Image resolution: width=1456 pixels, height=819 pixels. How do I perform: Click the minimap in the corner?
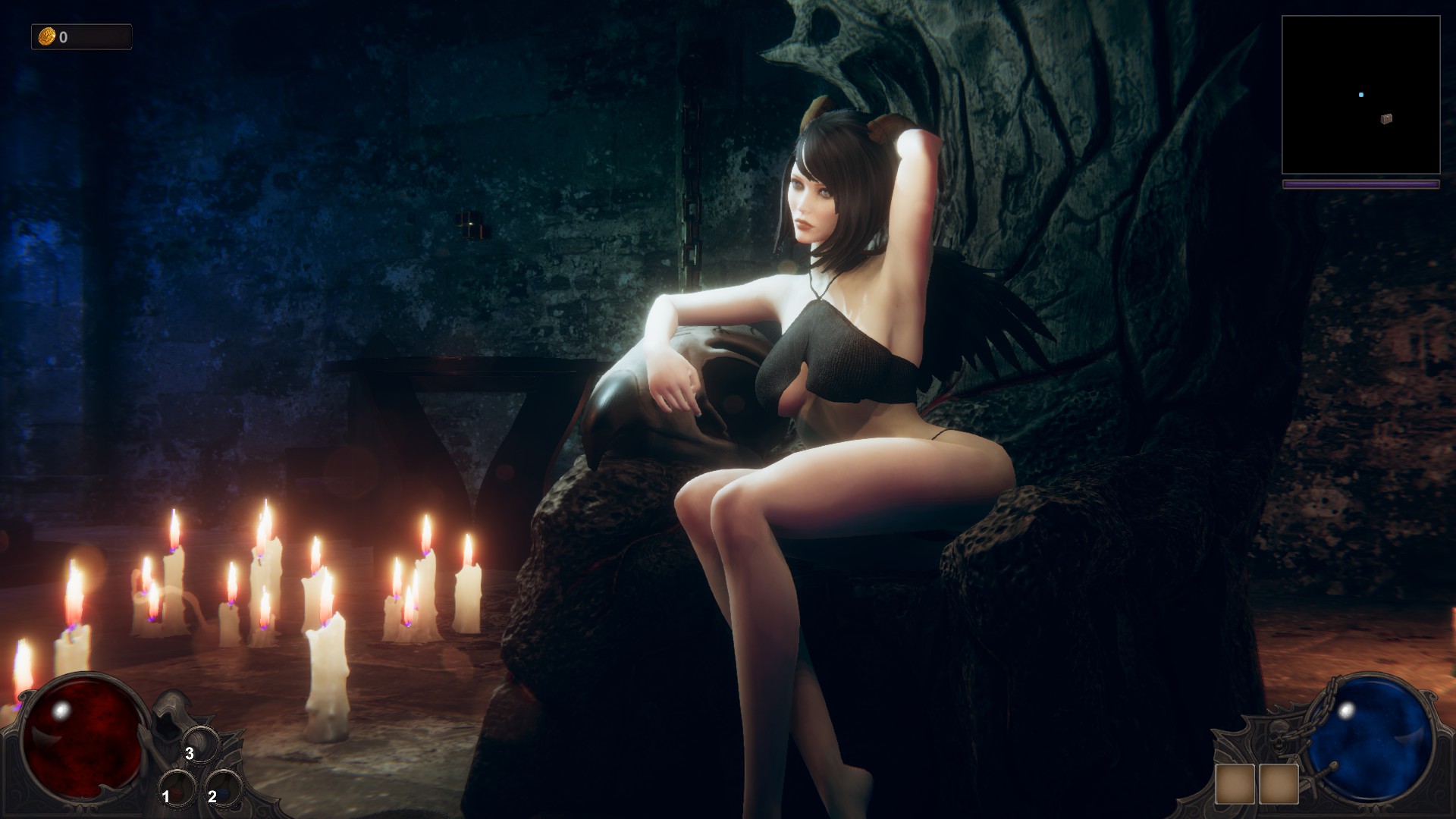point(1360,95)
